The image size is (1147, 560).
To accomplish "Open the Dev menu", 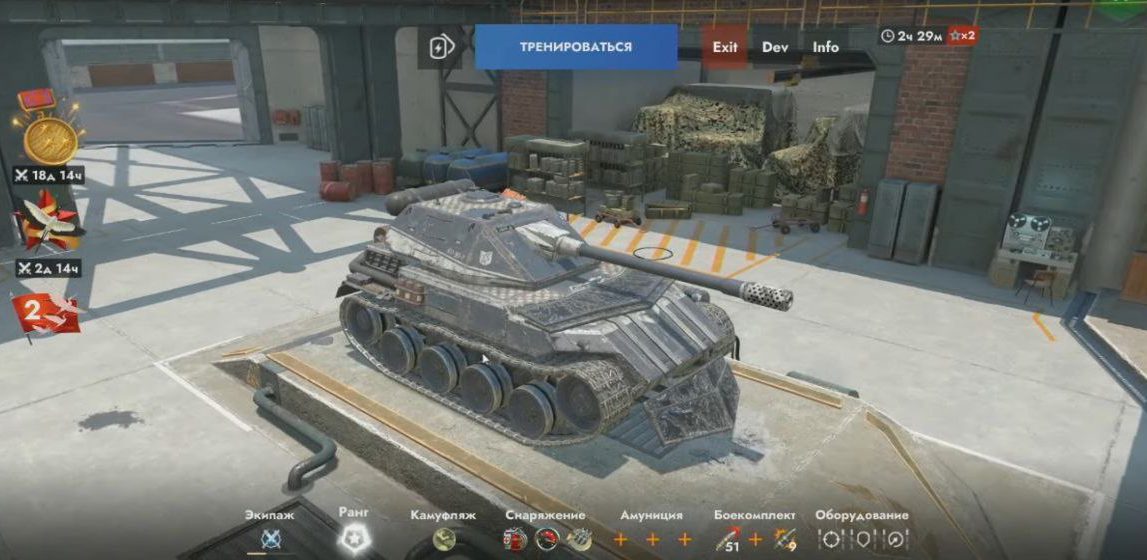I will [775, 47].
